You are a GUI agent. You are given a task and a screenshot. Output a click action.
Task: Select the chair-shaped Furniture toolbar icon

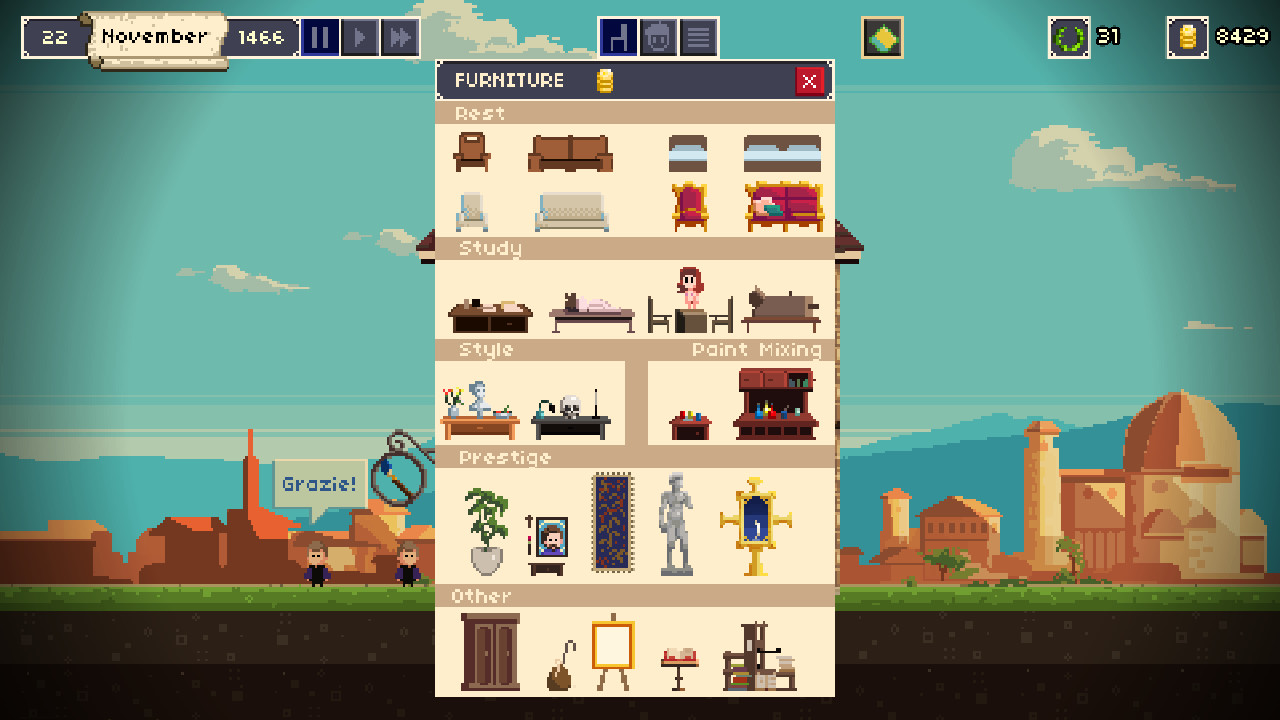(619, 37)
